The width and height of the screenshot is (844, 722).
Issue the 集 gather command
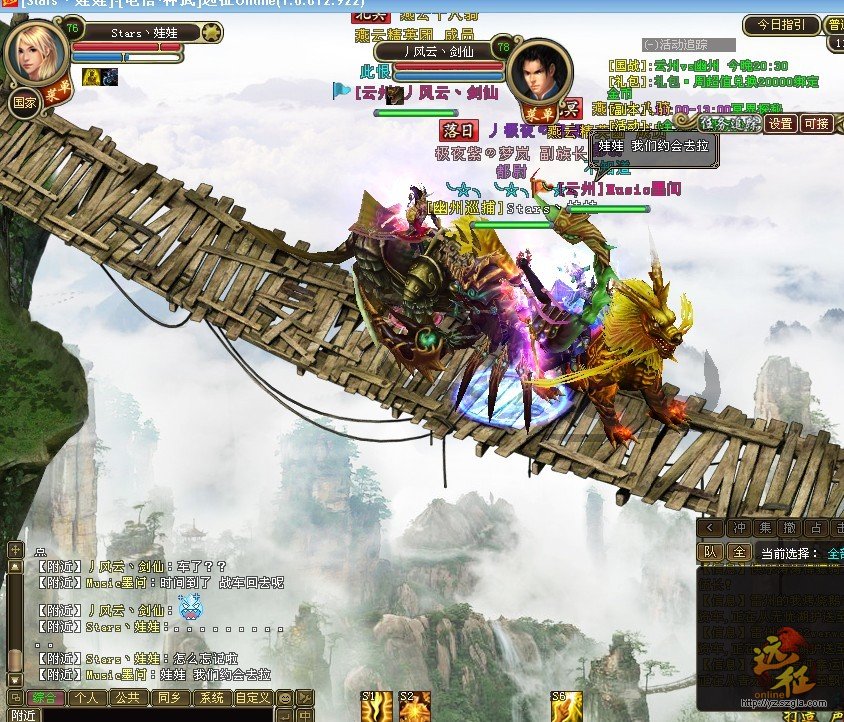pos(765,527)
